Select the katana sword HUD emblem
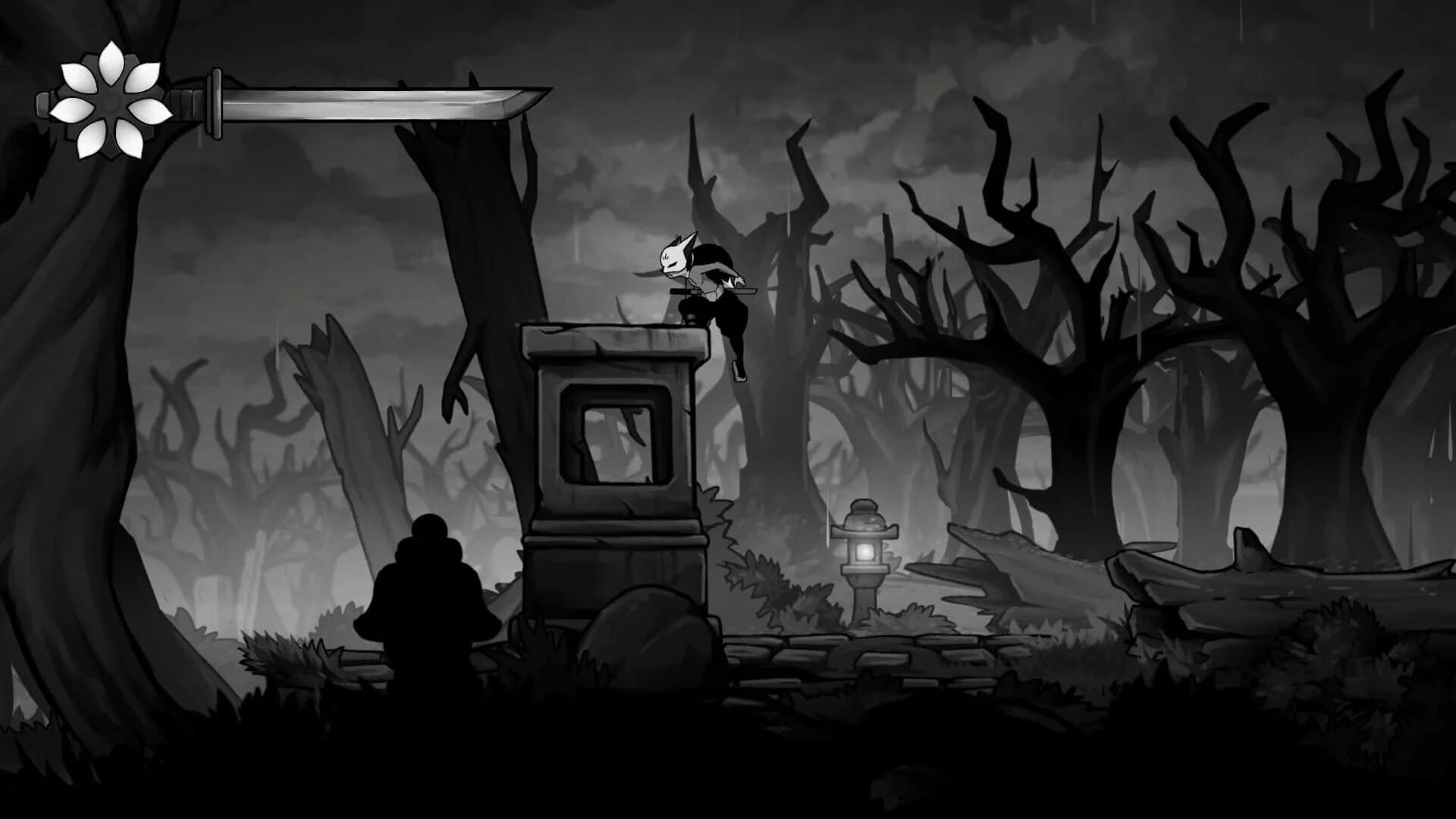Image resolution: width=1456 pixels, height=819 pixels. tap(341, 99)
